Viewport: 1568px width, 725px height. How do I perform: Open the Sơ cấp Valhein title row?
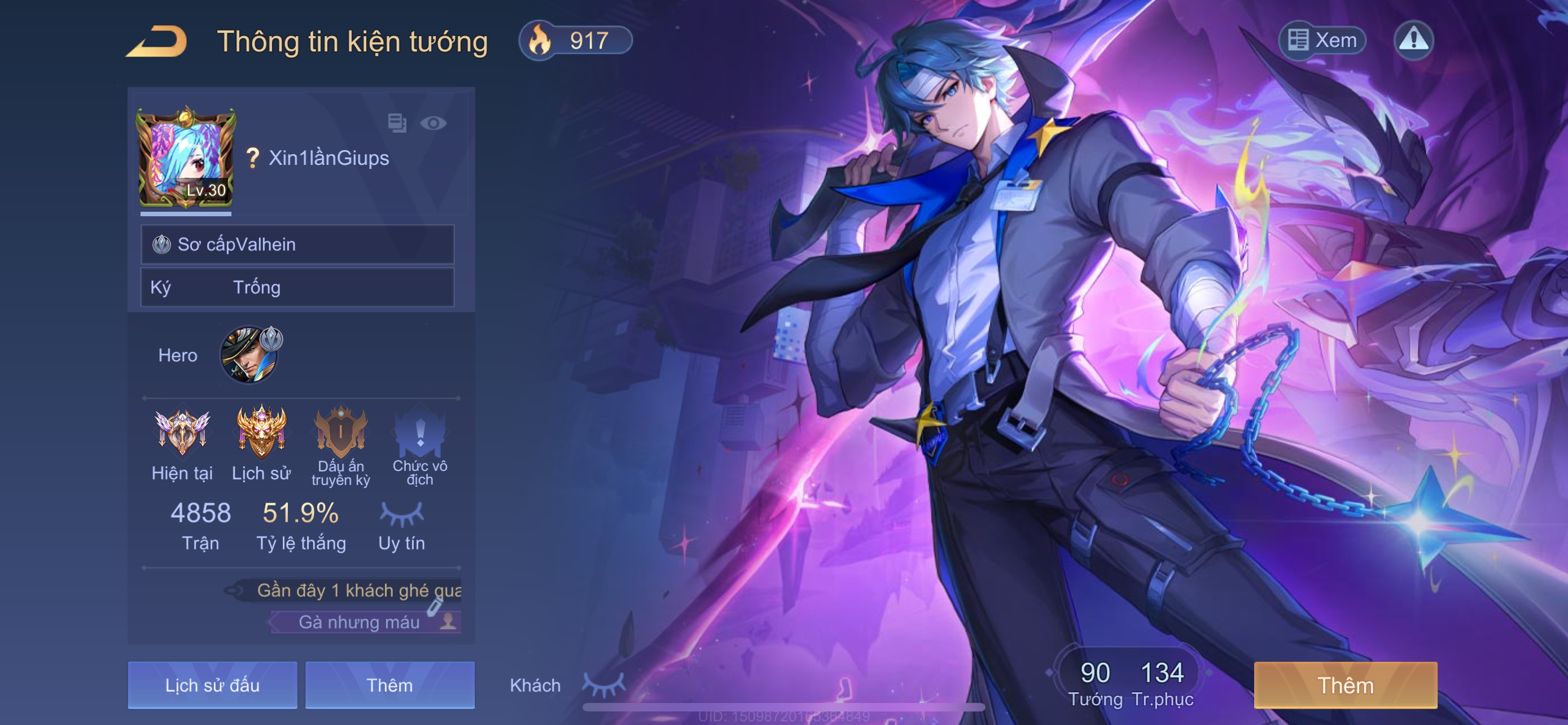(x=297, y=244)
